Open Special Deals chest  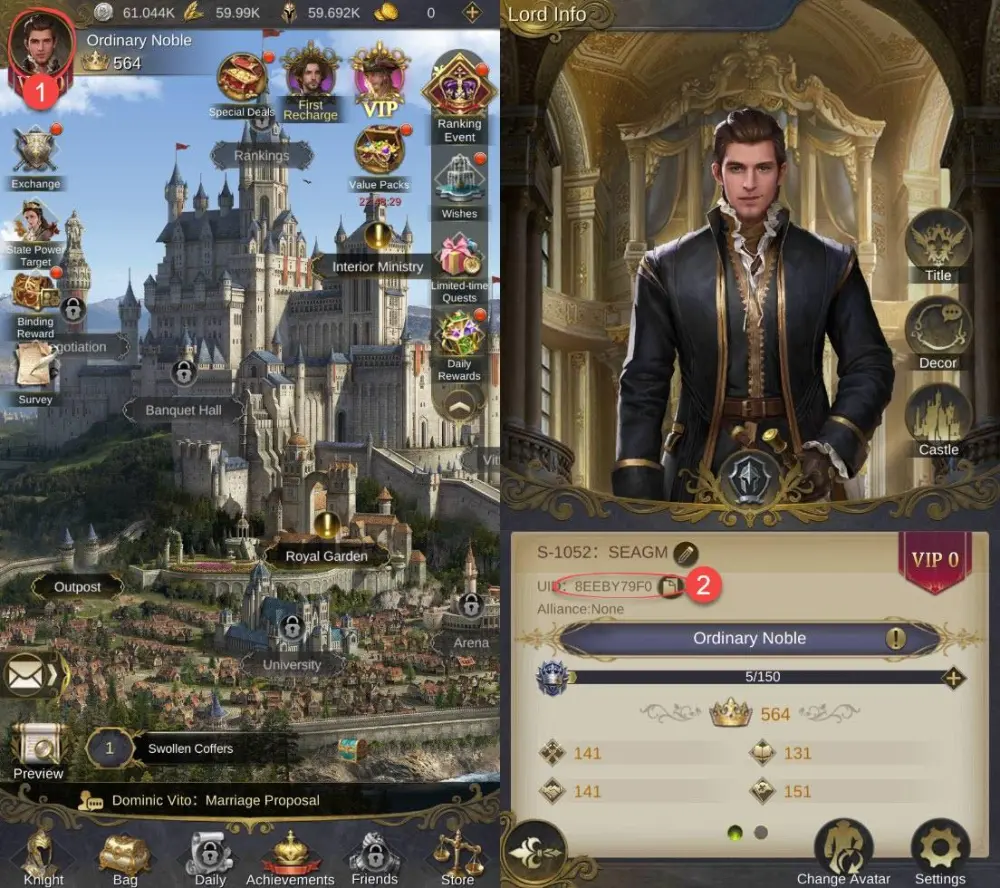pos(242,78)
